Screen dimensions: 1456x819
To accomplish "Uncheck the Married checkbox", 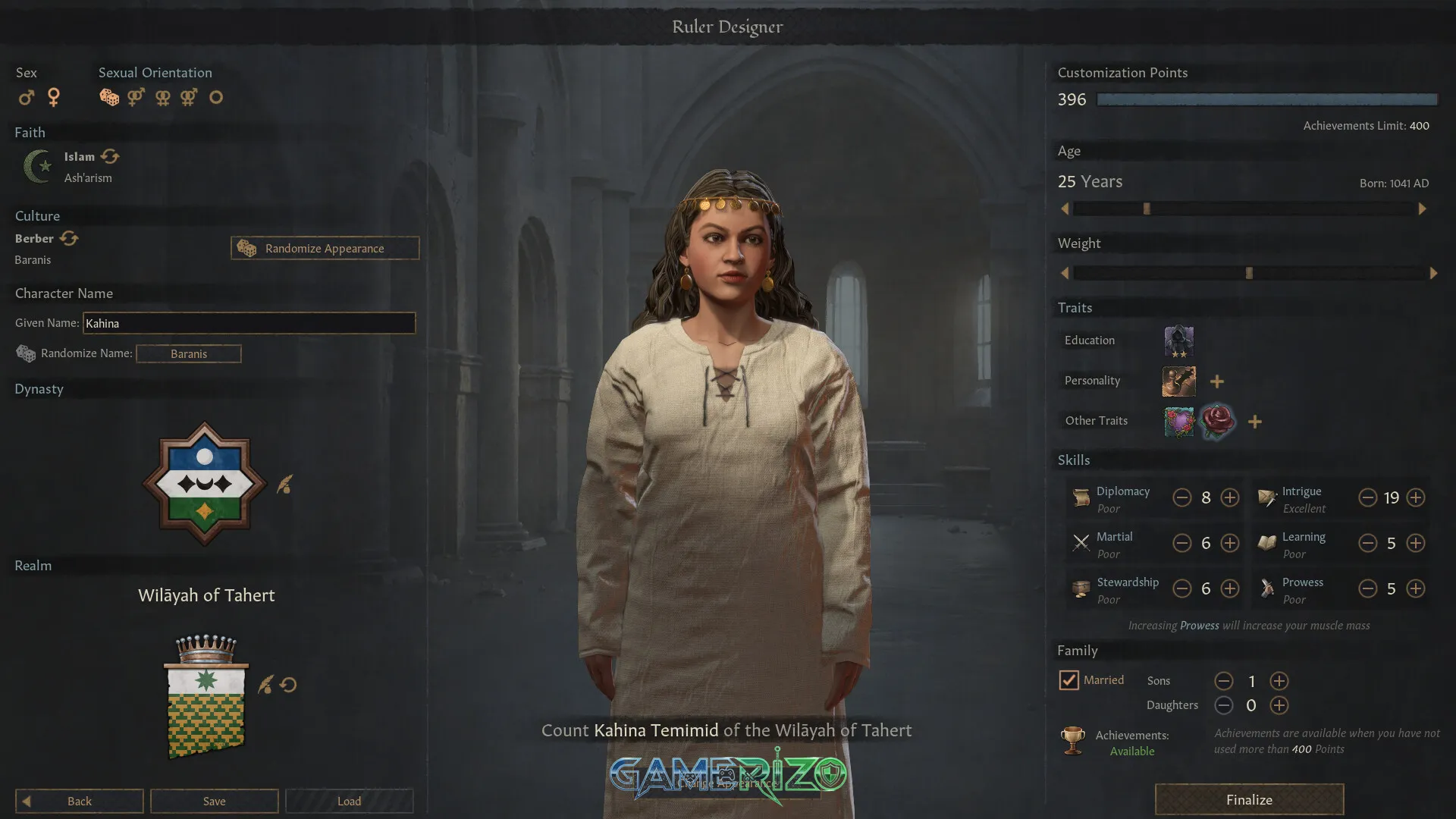I will click(1069, 680).
